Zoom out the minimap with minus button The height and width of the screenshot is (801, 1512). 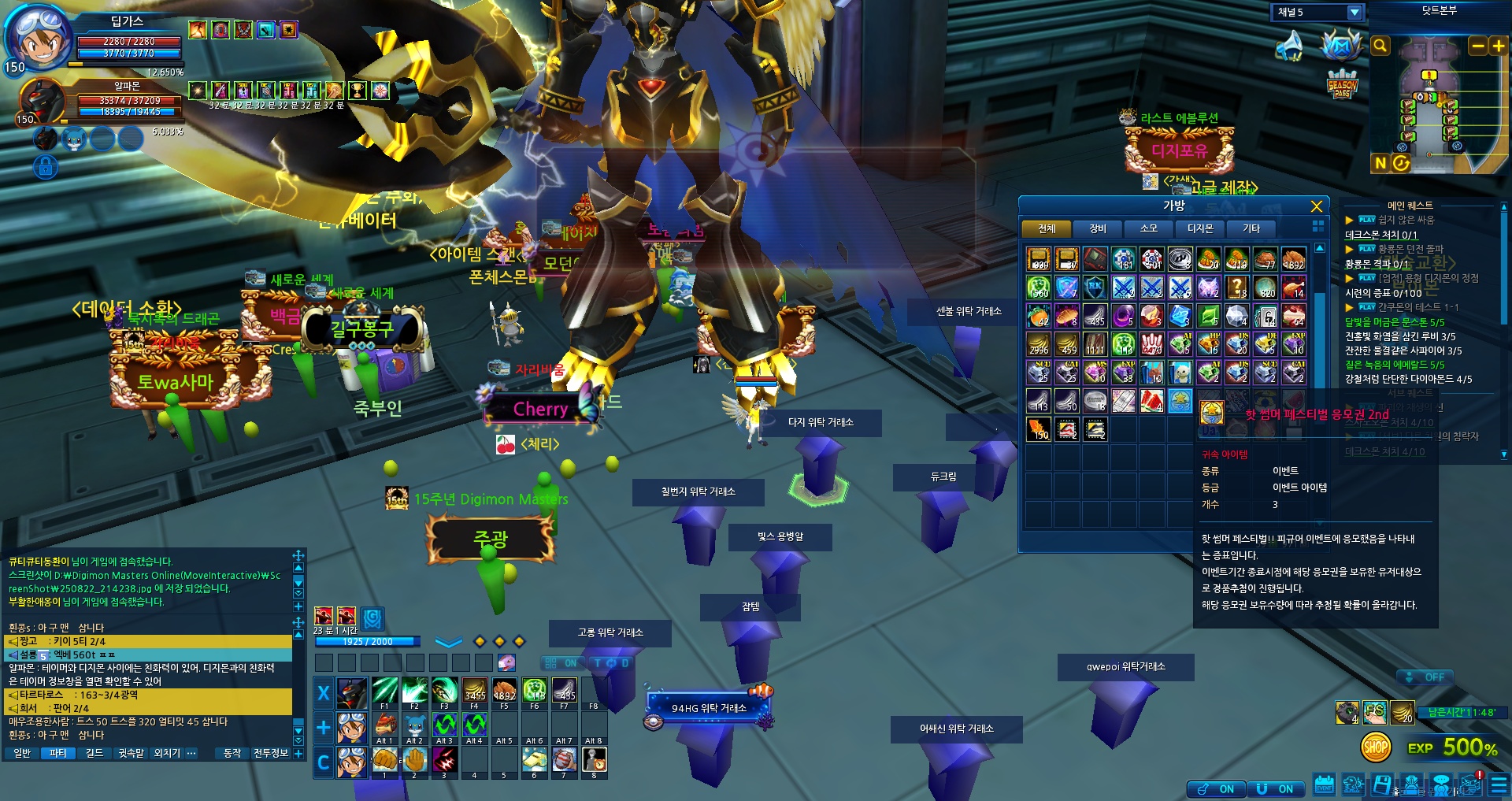pos(1478,46)
